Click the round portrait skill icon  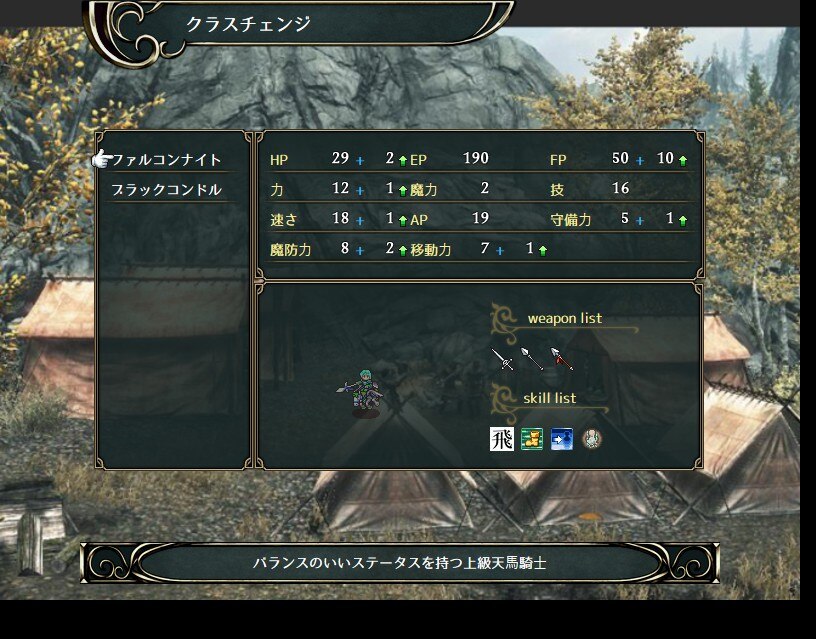[x=592, y=438]
